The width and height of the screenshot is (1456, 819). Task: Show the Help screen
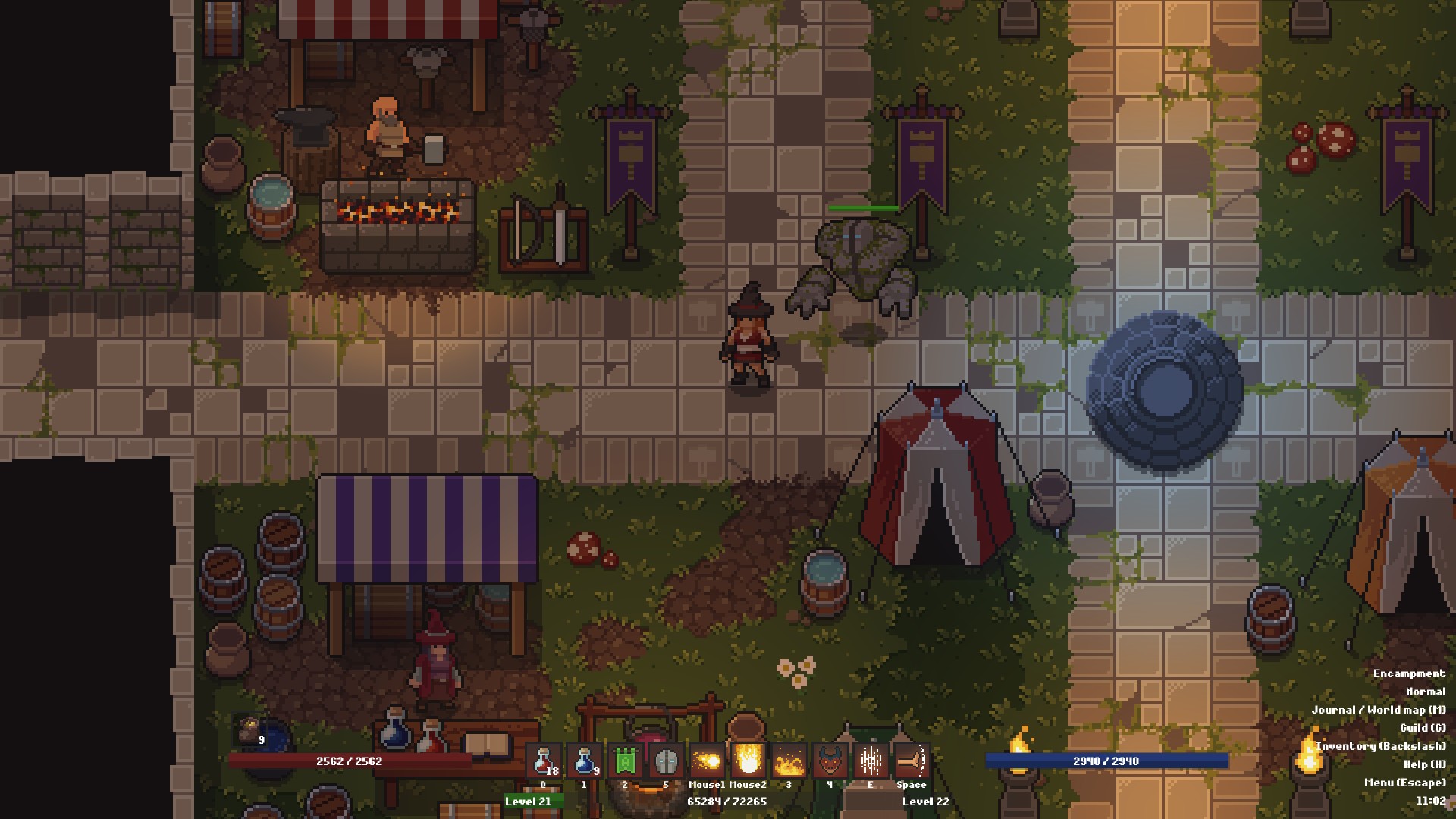coord(1424,764)
